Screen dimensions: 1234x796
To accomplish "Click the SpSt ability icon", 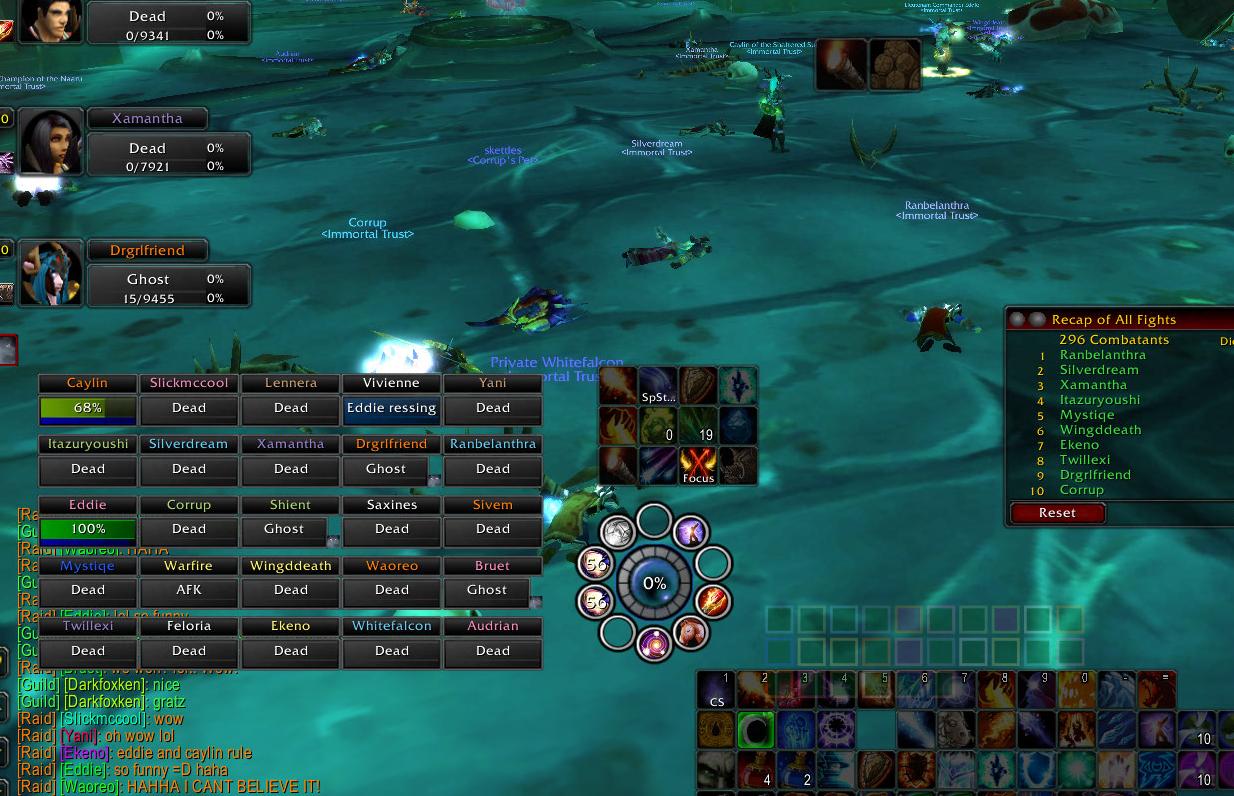I will point(658,386).
